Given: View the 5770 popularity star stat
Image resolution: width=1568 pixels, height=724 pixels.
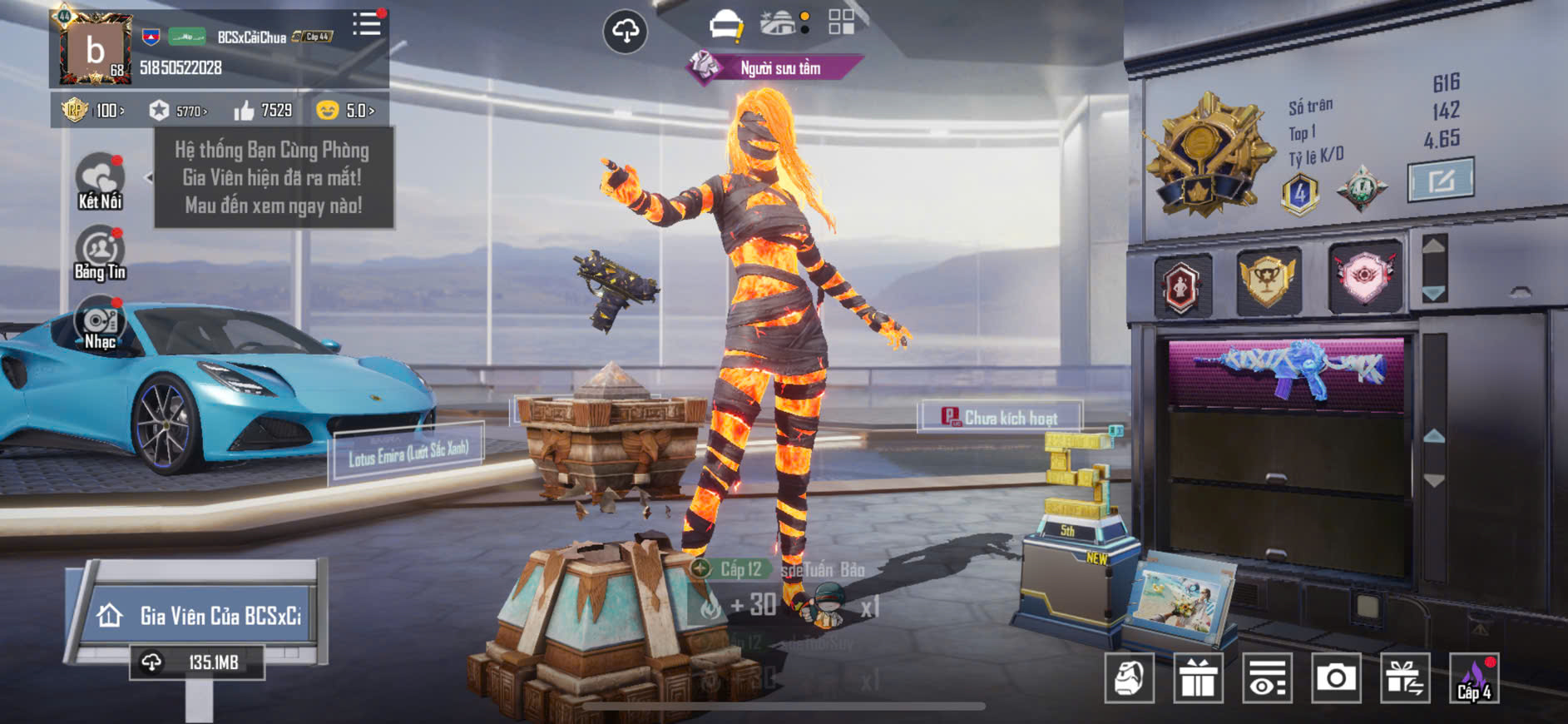Looking at the screenshot, I should coord(178,111).
